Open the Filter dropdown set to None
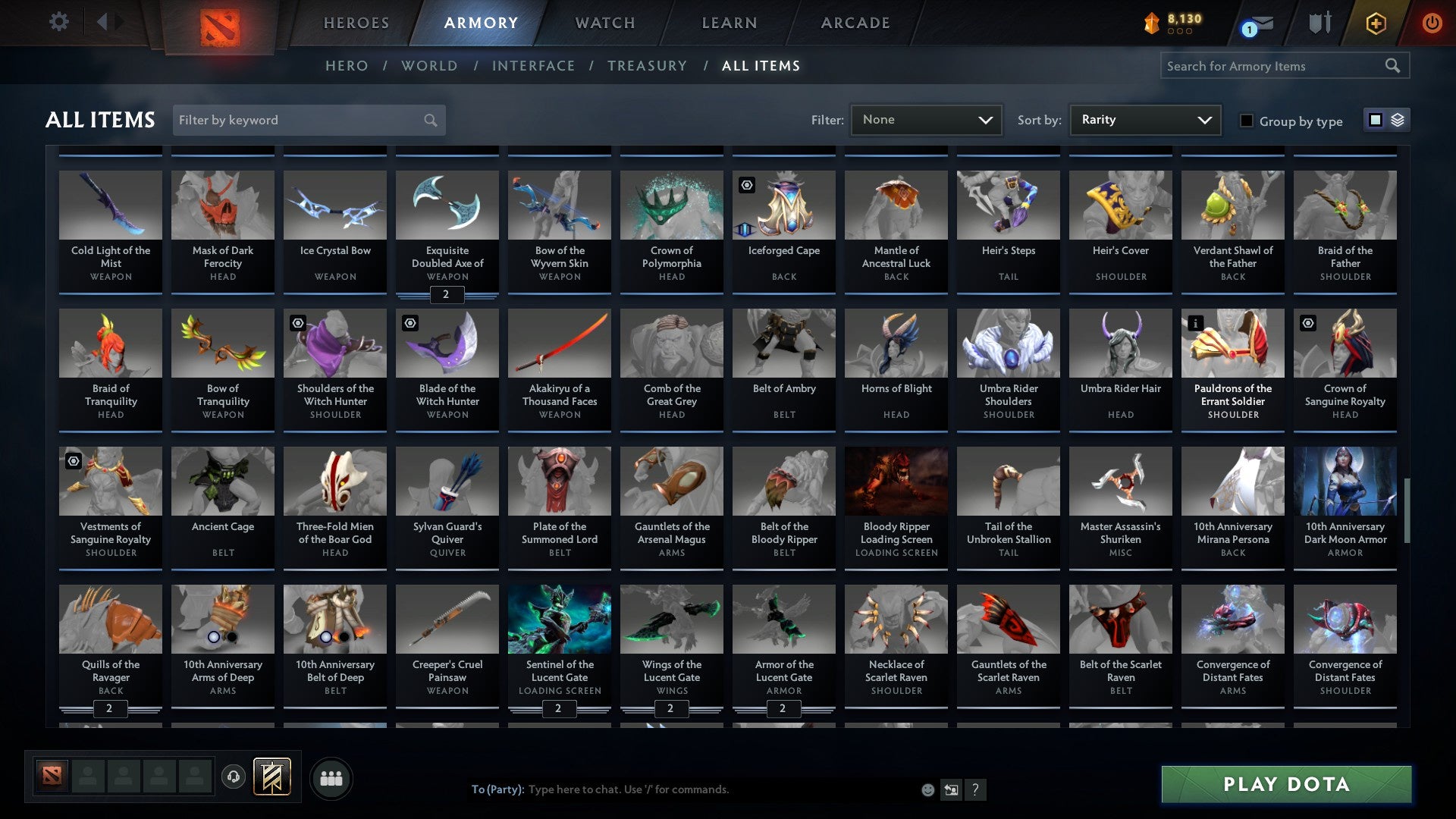Viewport: 1456px width, 819px height. (926, 119)
